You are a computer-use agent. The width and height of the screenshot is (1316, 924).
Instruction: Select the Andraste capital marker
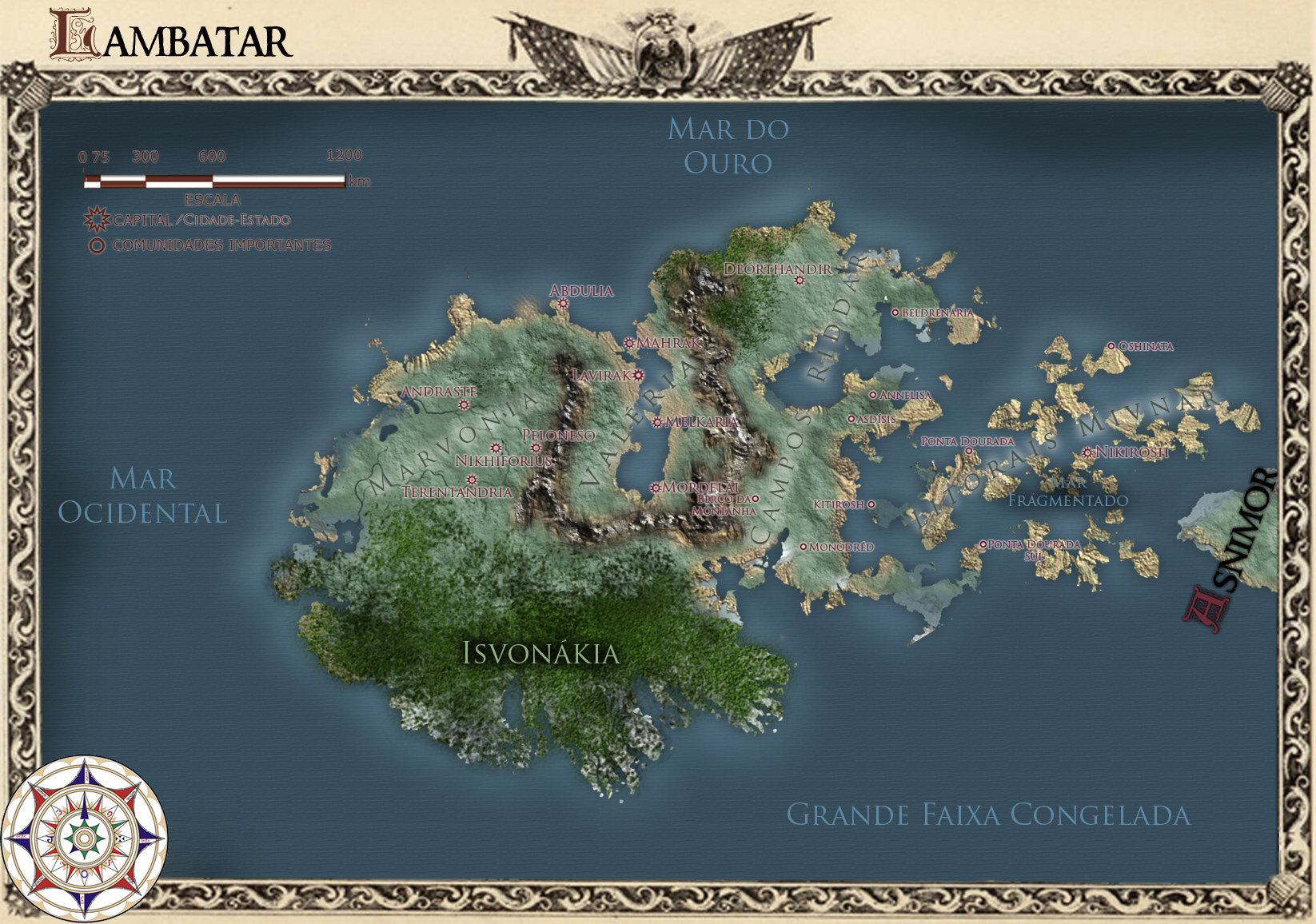click(464, 405)
